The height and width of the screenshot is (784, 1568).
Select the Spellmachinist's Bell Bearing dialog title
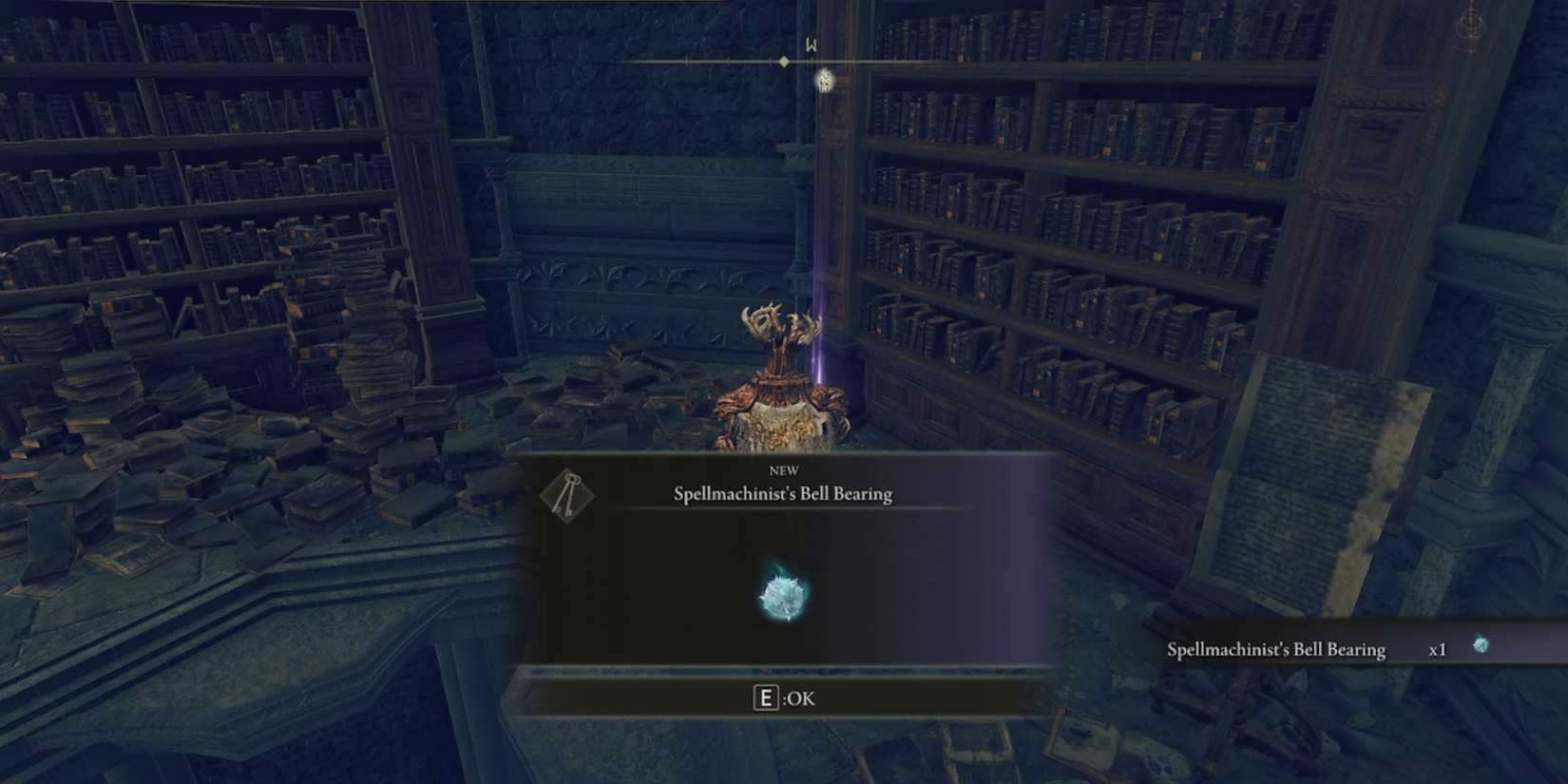tap(781, 493)
